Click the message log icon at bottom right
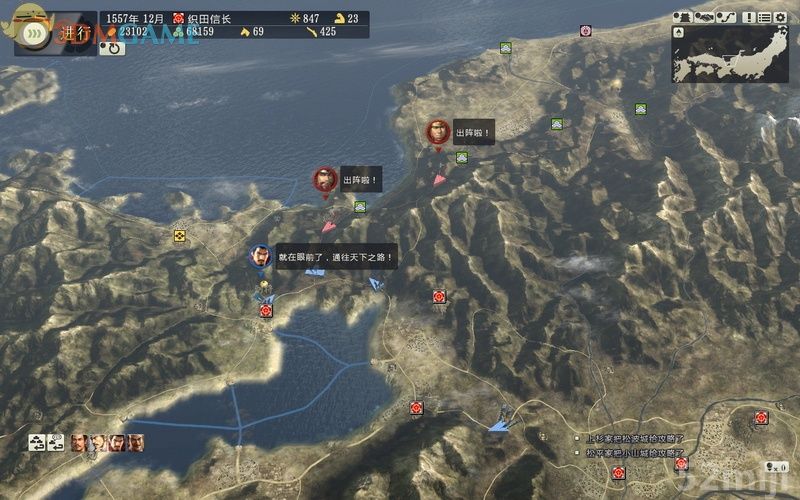The height and width of the screenshot is (500, 800). (773, 466)
